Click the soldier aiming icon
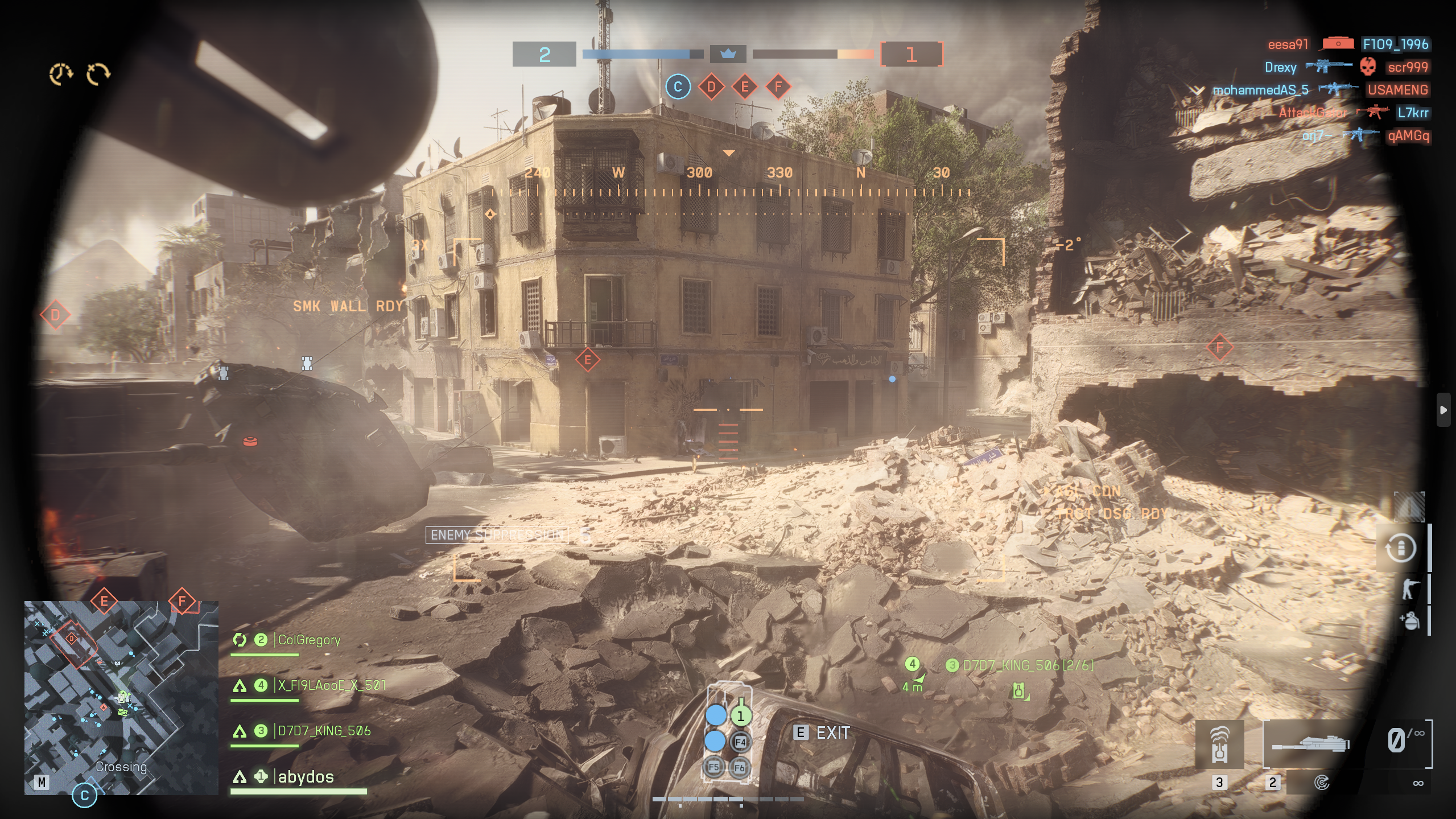This screenshot has width=1456, height=819. click(1409, 589)
